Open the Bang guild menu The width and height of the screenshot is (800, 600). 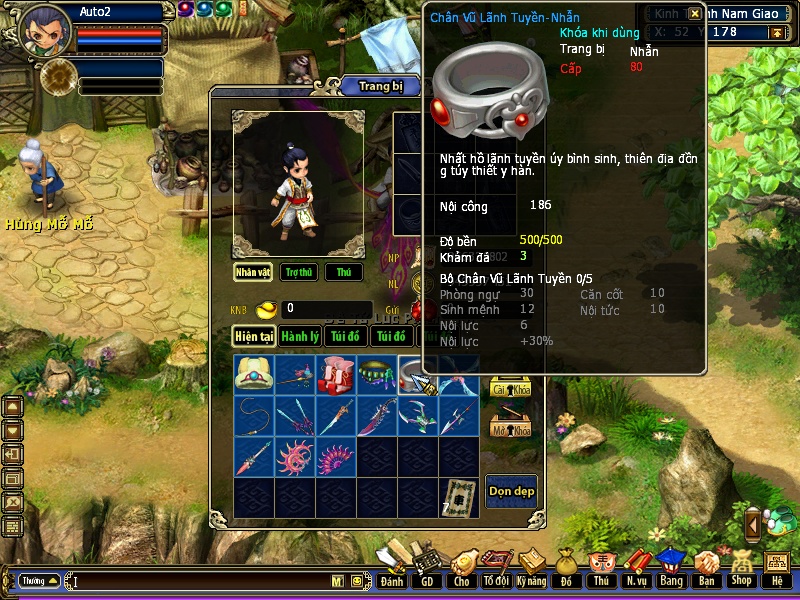click(x=671, y=567)
